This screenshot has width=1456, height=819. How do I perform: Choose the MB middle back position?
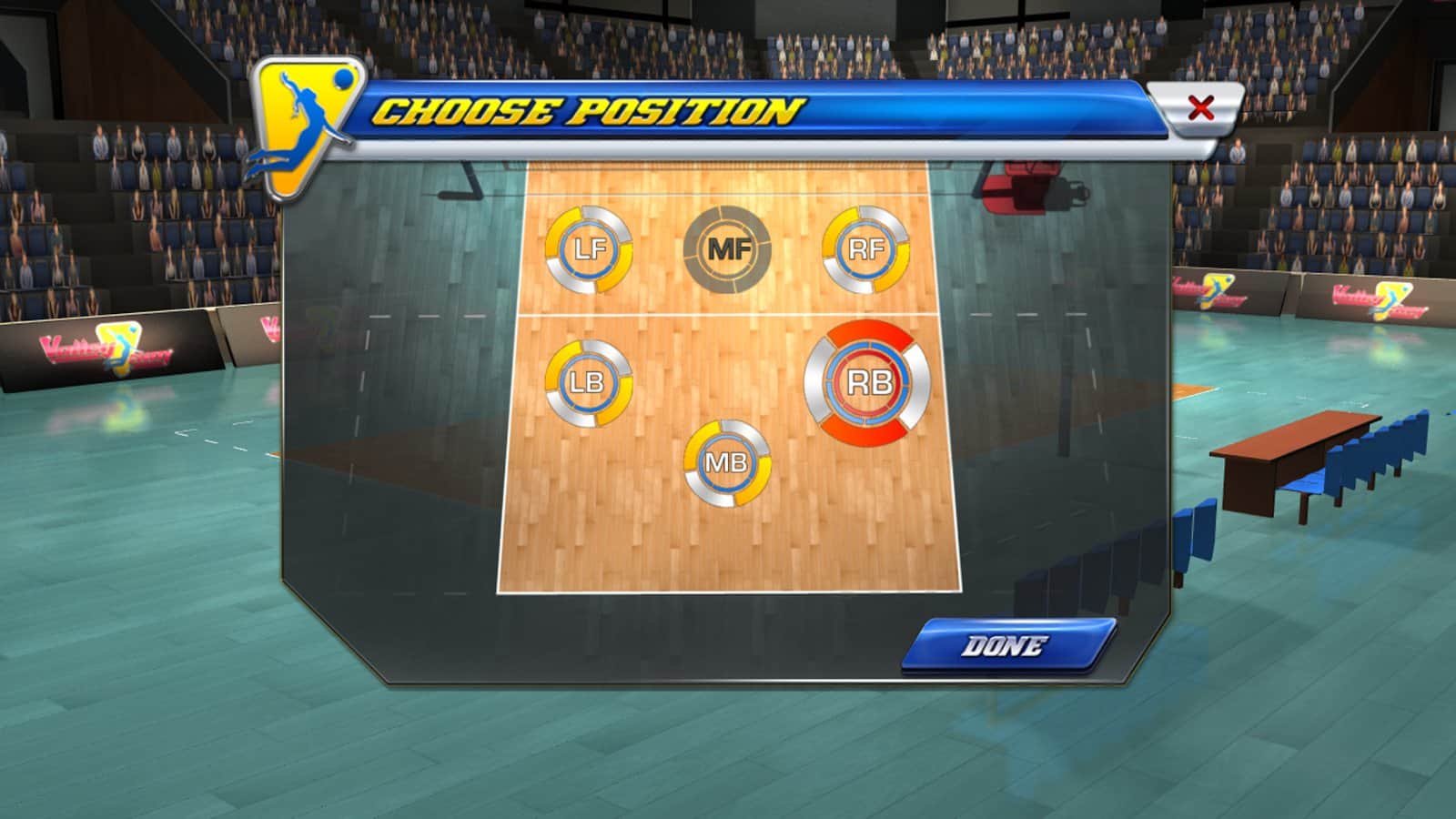(727, 463)
